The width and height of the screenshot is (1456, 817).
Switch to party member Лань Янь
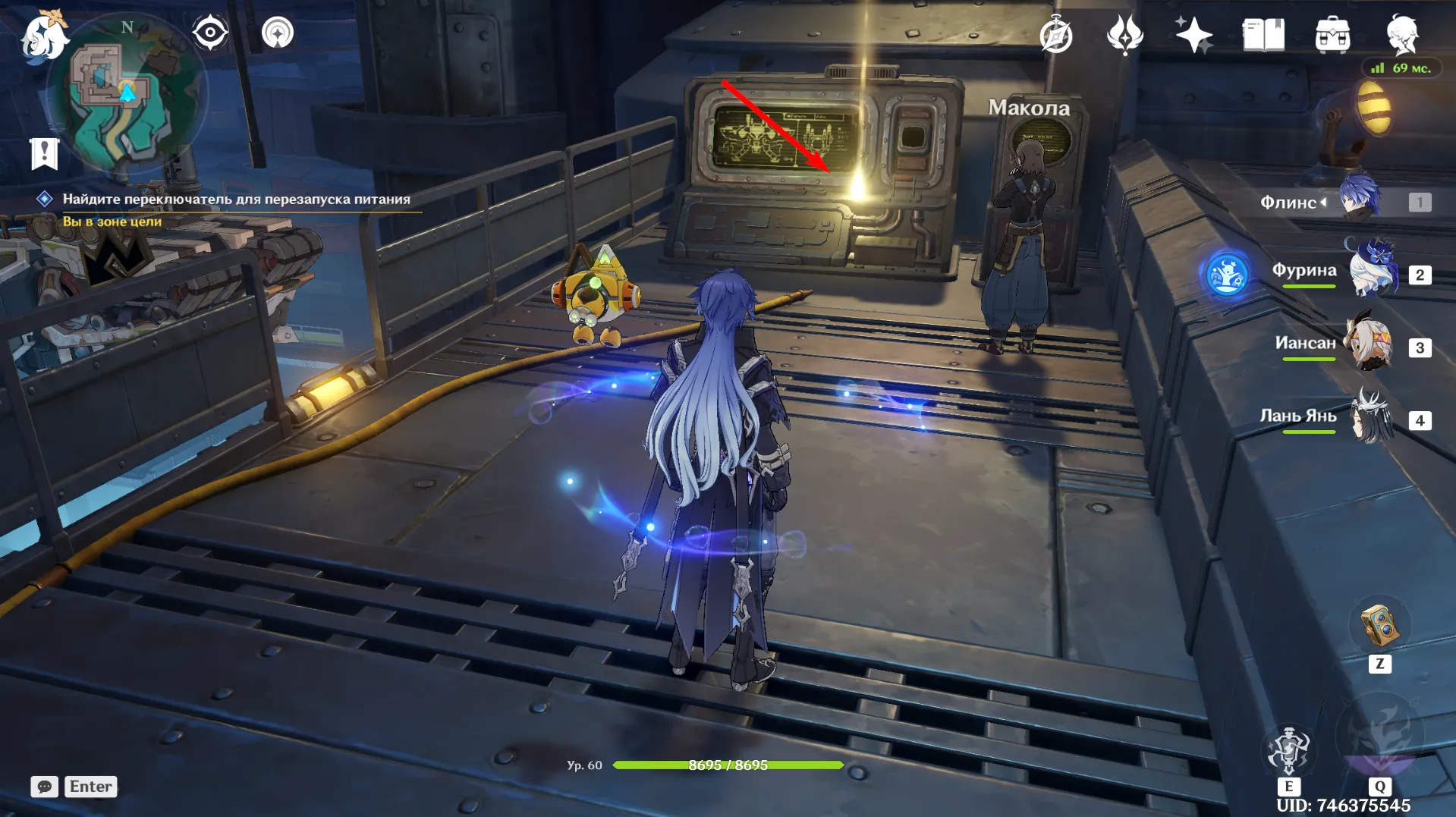coord(1372,418)
